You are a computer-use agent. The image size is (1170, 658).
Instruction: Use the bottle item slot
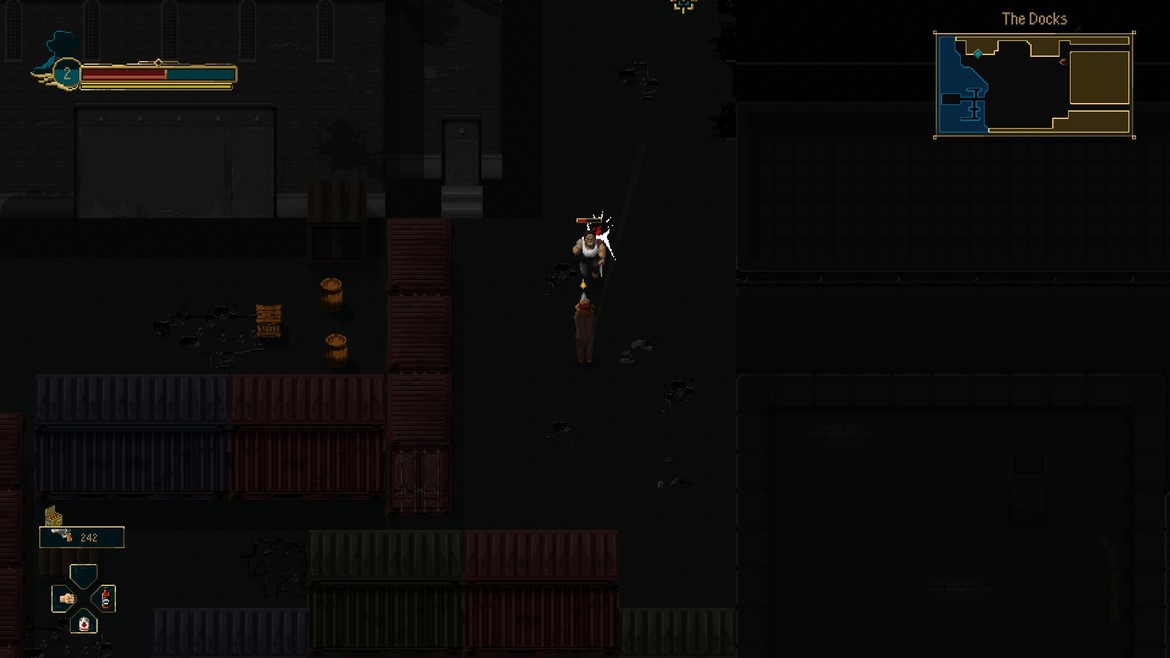pyautogui.click(x=106, y=599)
